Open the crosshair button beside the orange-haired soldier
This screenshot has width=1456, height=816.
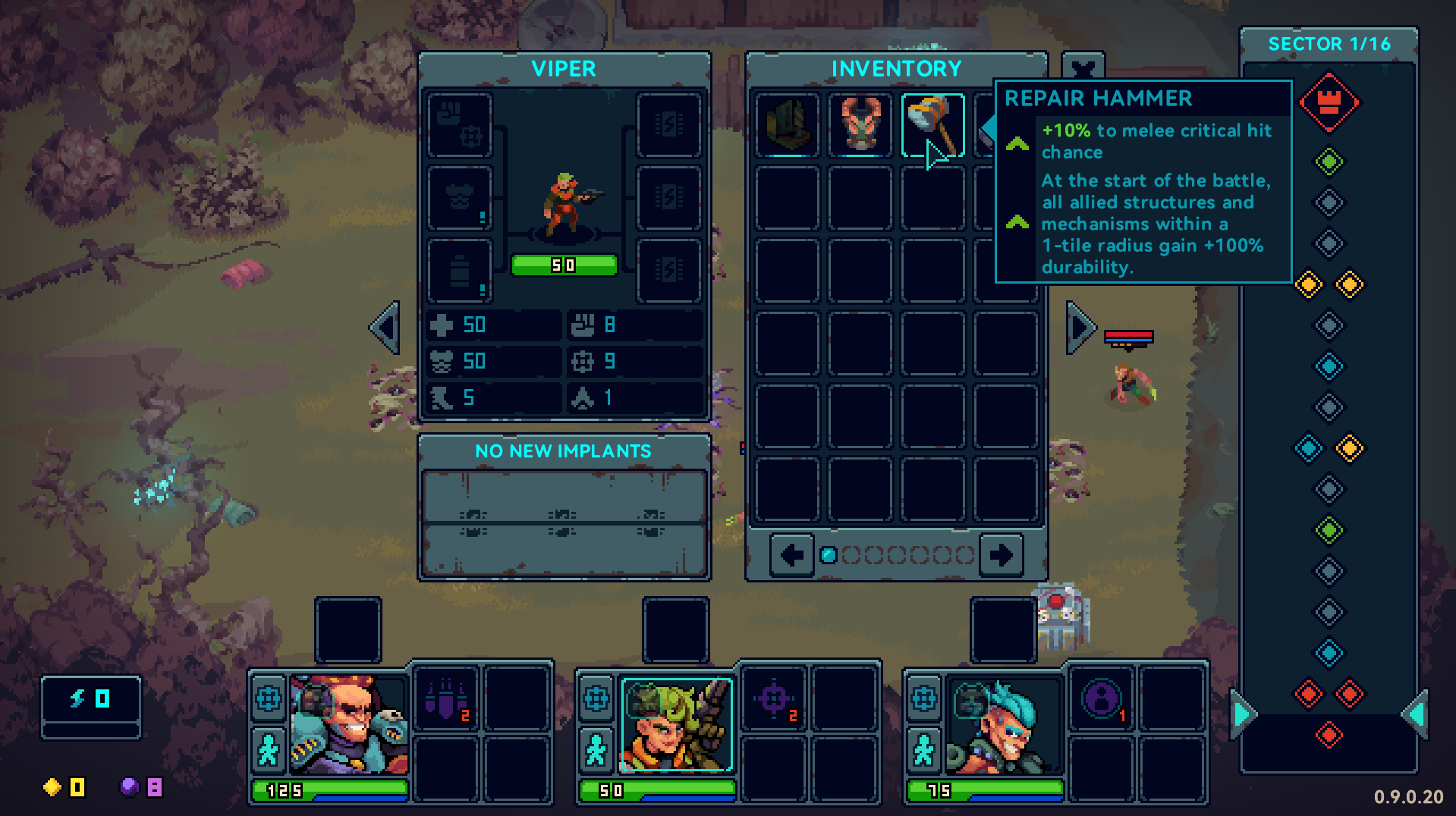[x=269, y=698]
